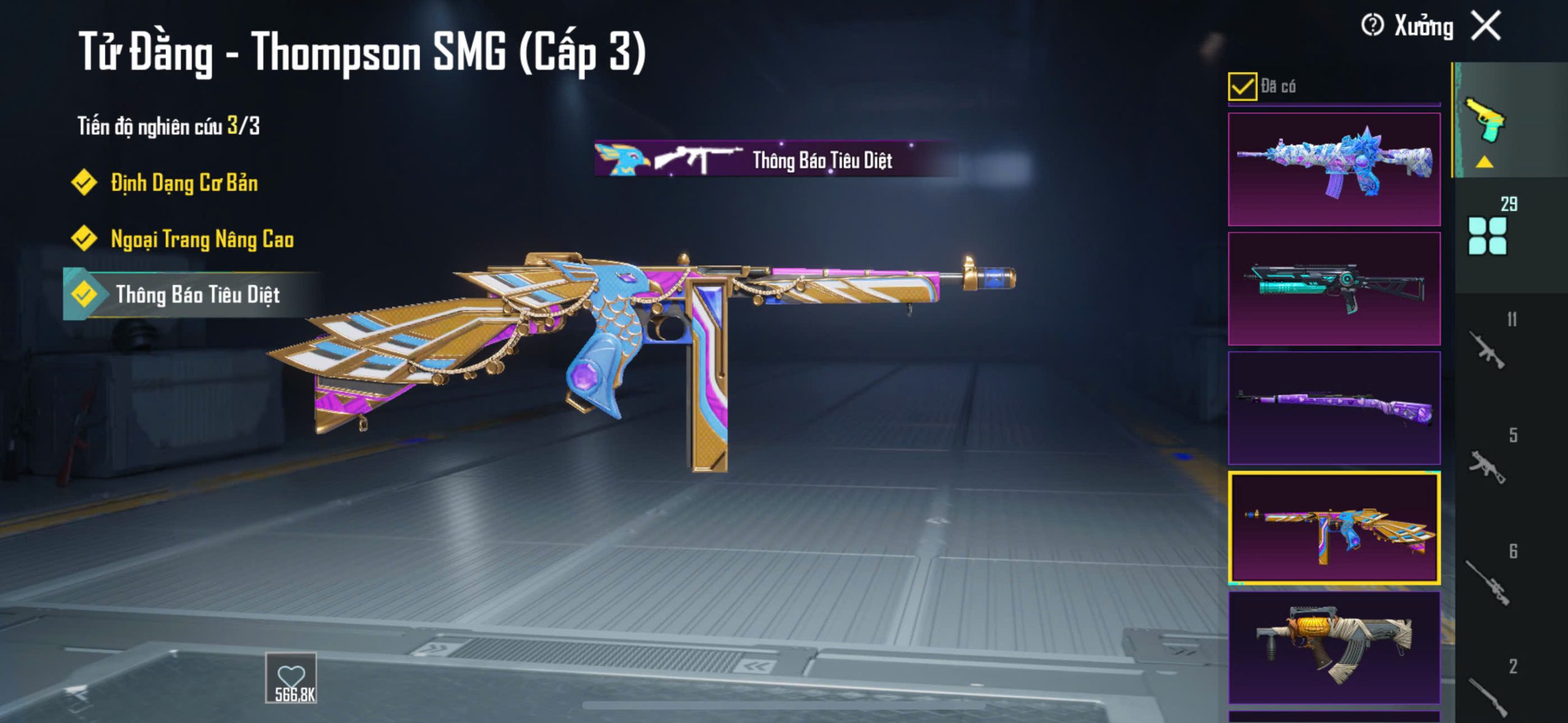Open the Xưởng help info
The image size is (1568, 723).
[x=1372, y=26]
